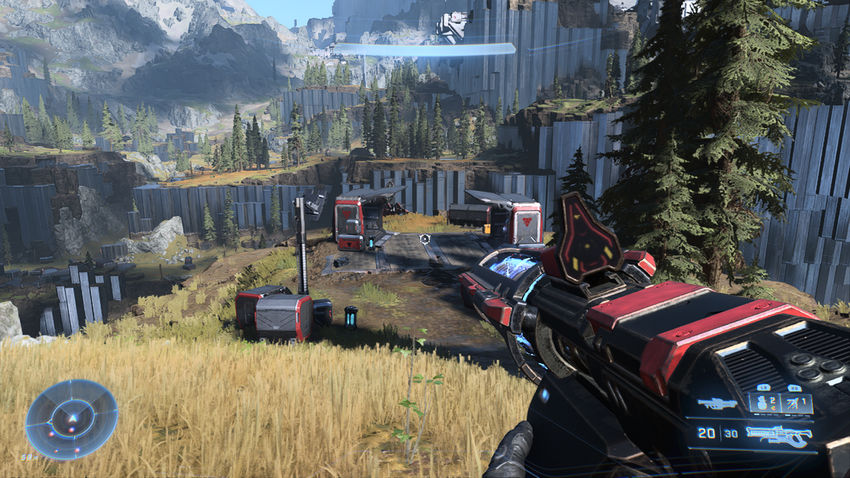Select the equipped rifle weapon icon
The width and height of the screenshot is (850, 478).
point(779,434)
